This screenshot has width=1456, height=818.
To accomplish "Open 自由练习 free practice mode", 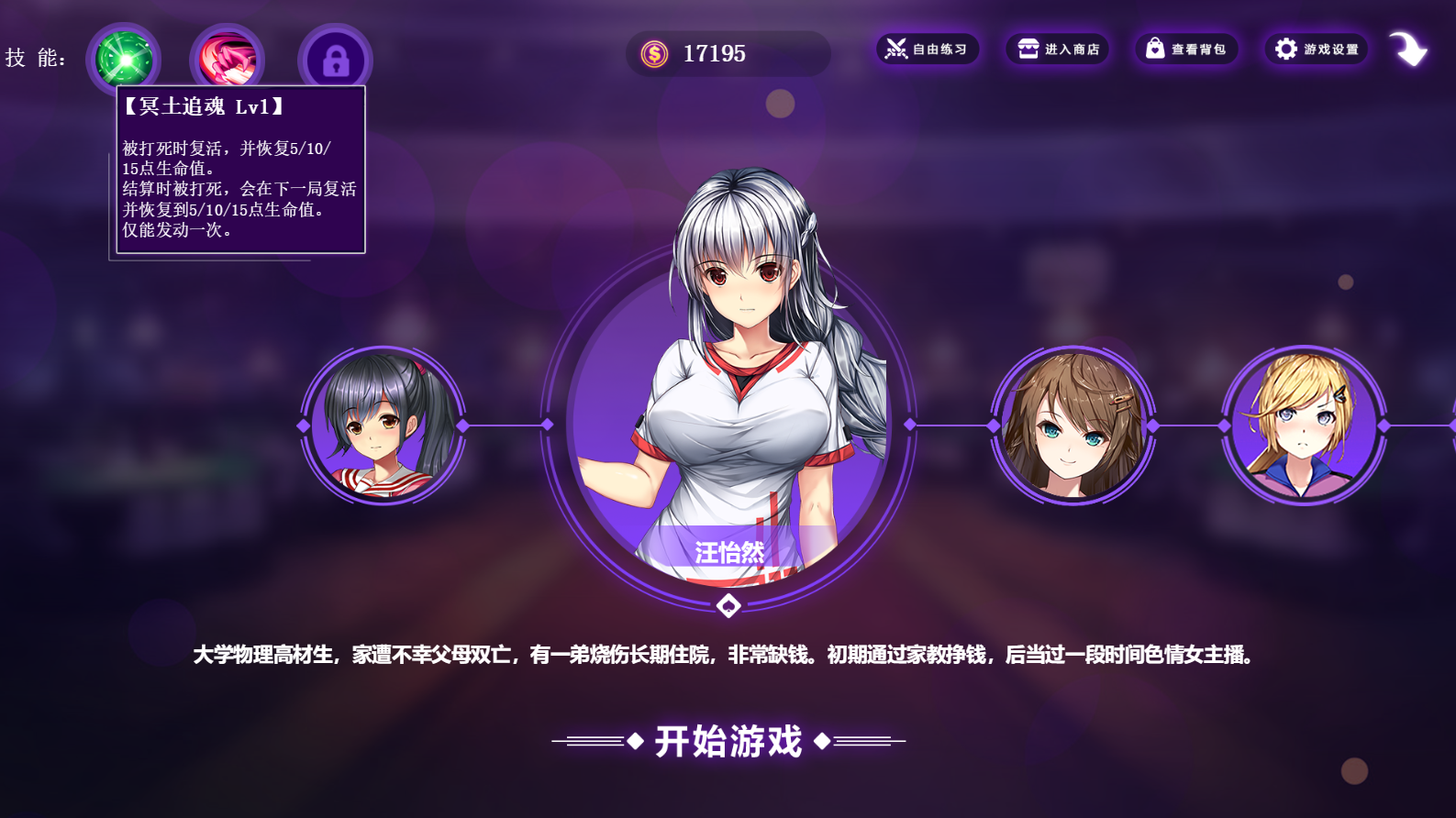I will (x=928, y=50).
